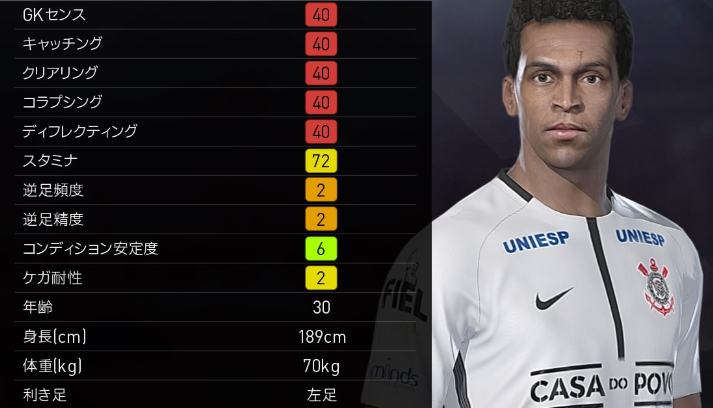Click the 逆足精度 row
Screen dimensions: 713x408
point(215,219)
